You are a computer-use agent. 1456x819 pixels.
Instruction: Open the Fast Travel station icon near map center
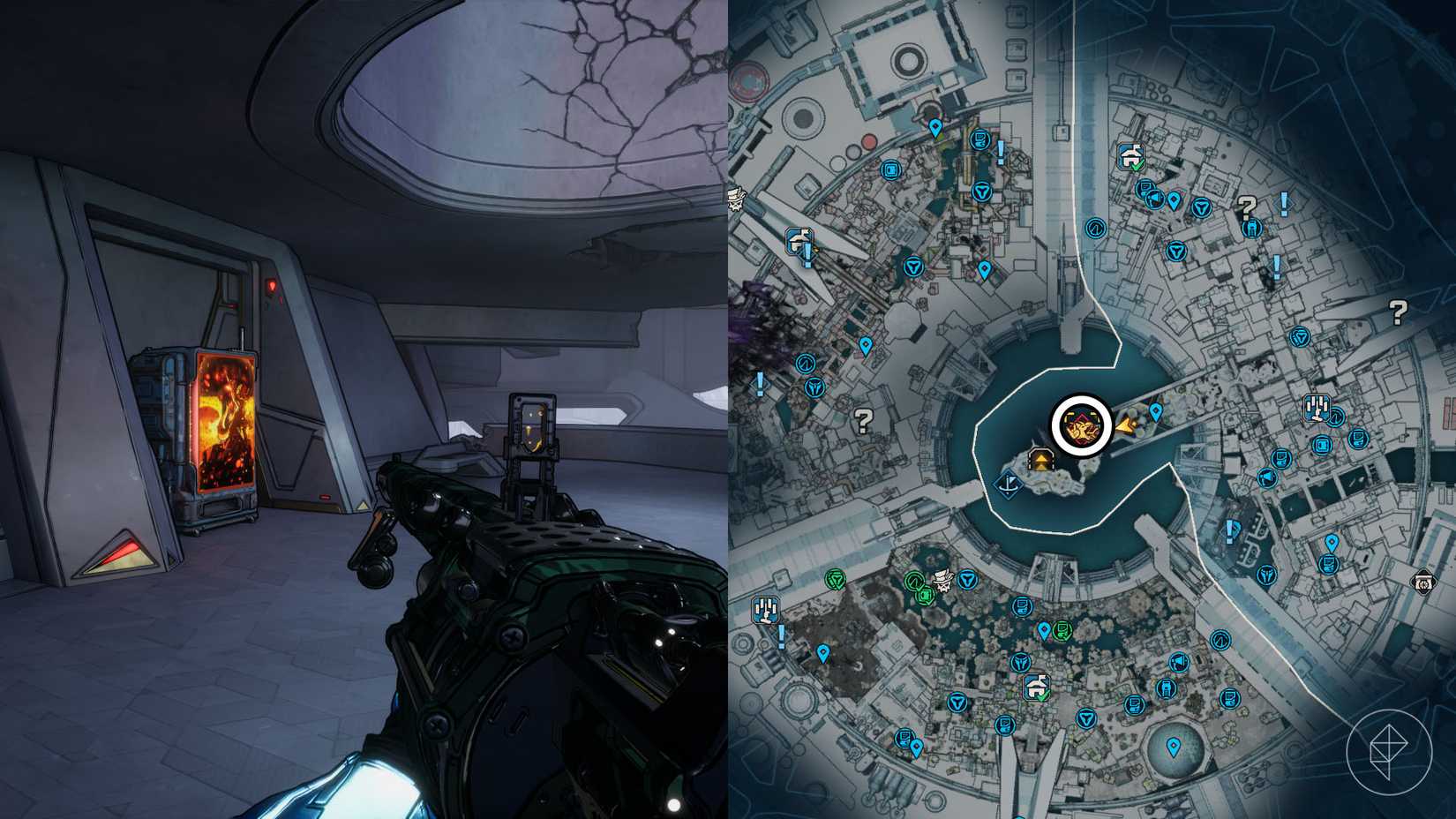pyautogui.click(x=1040, y=460)
